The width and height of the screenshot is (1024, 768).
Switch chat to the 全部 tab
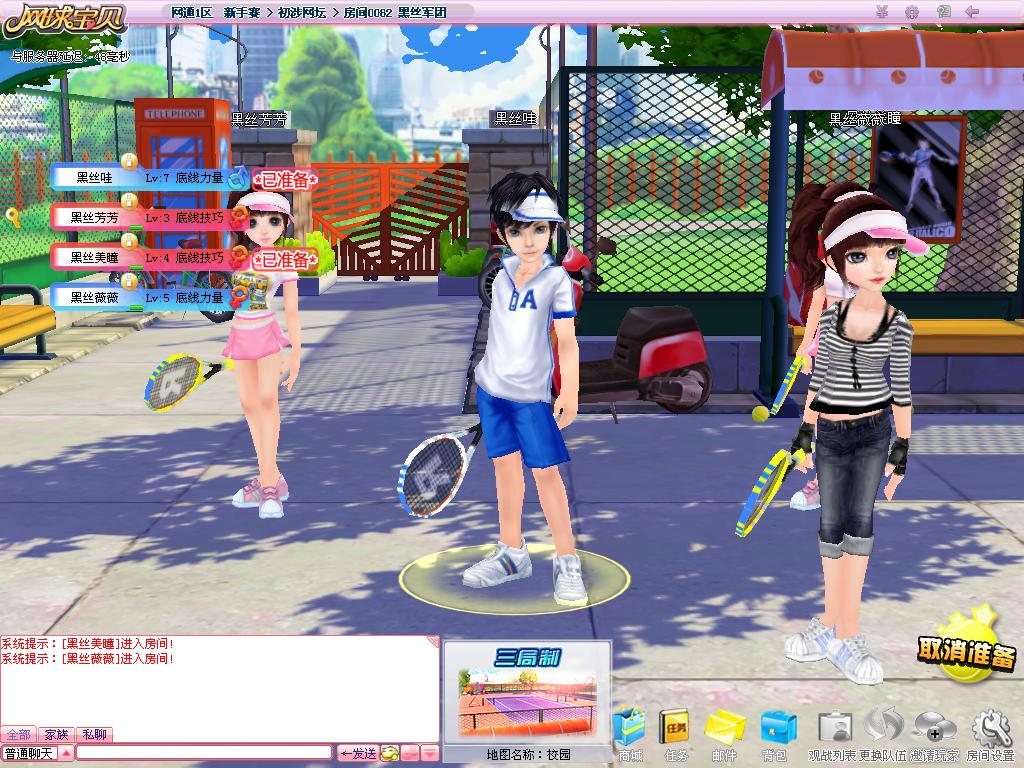[x=17, y=735]
